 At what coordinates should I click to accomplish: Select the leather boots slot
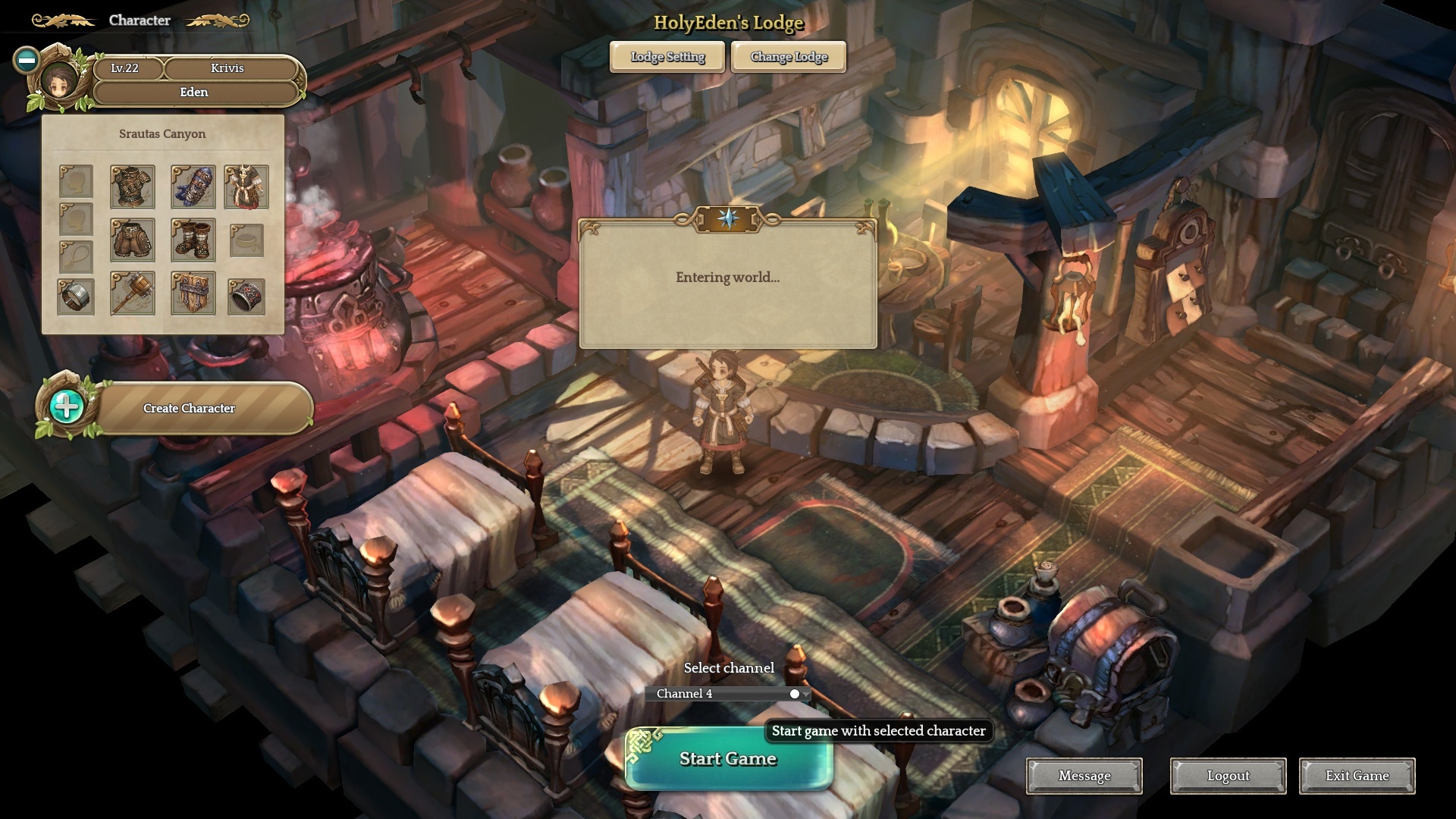tap(193, 240)
